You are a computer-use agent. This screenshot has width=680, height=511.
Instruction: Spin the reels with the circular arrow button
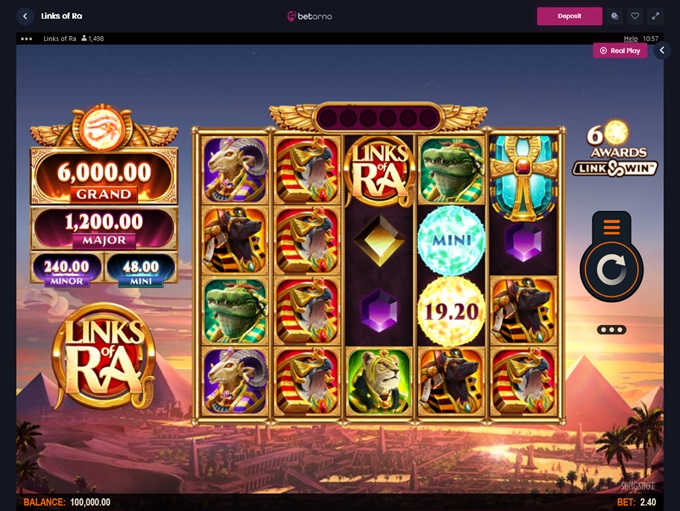[x=612, y=270]
